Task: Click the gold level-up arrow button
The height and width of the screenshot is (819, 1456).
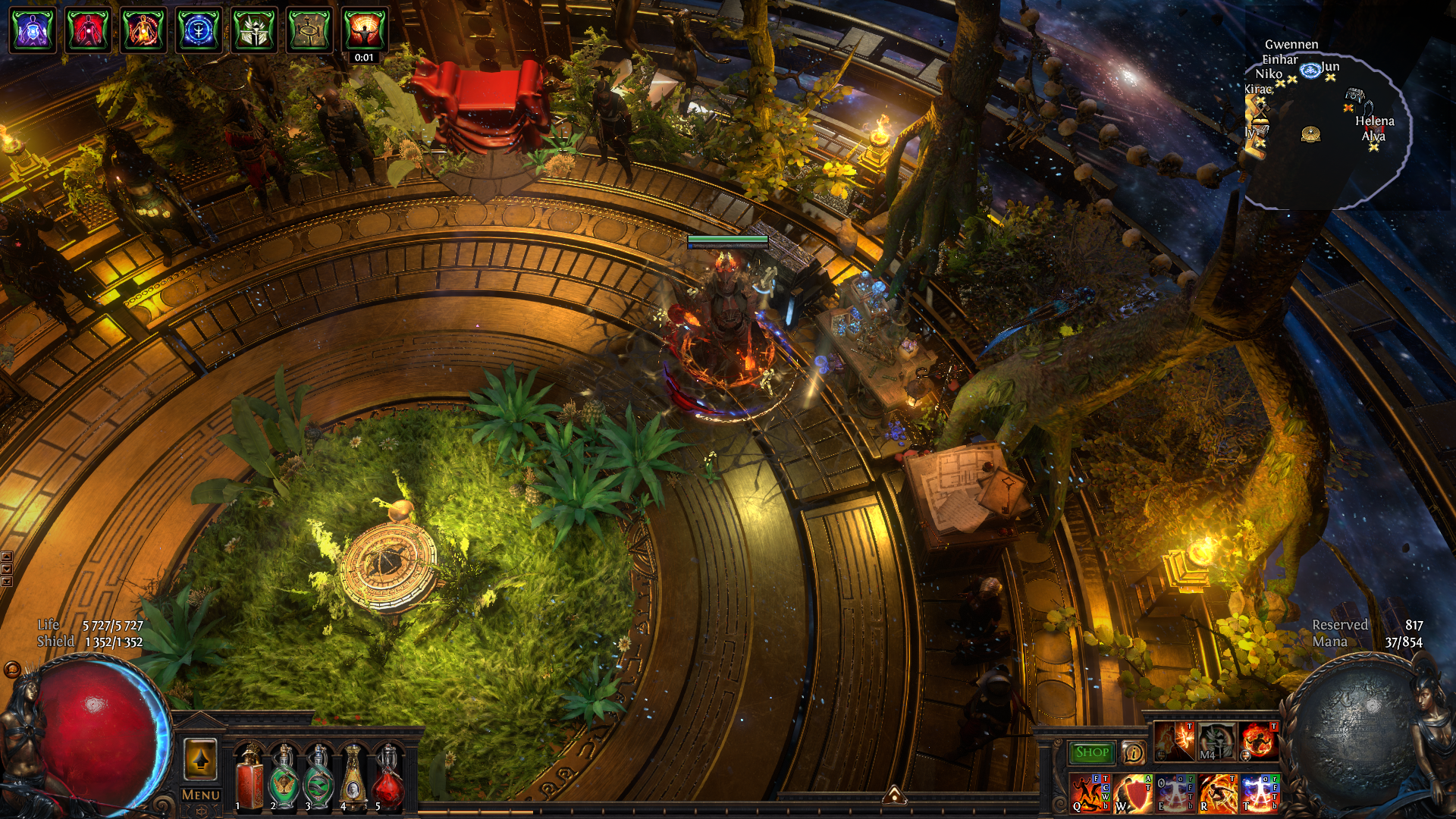Action: [200, 759]
